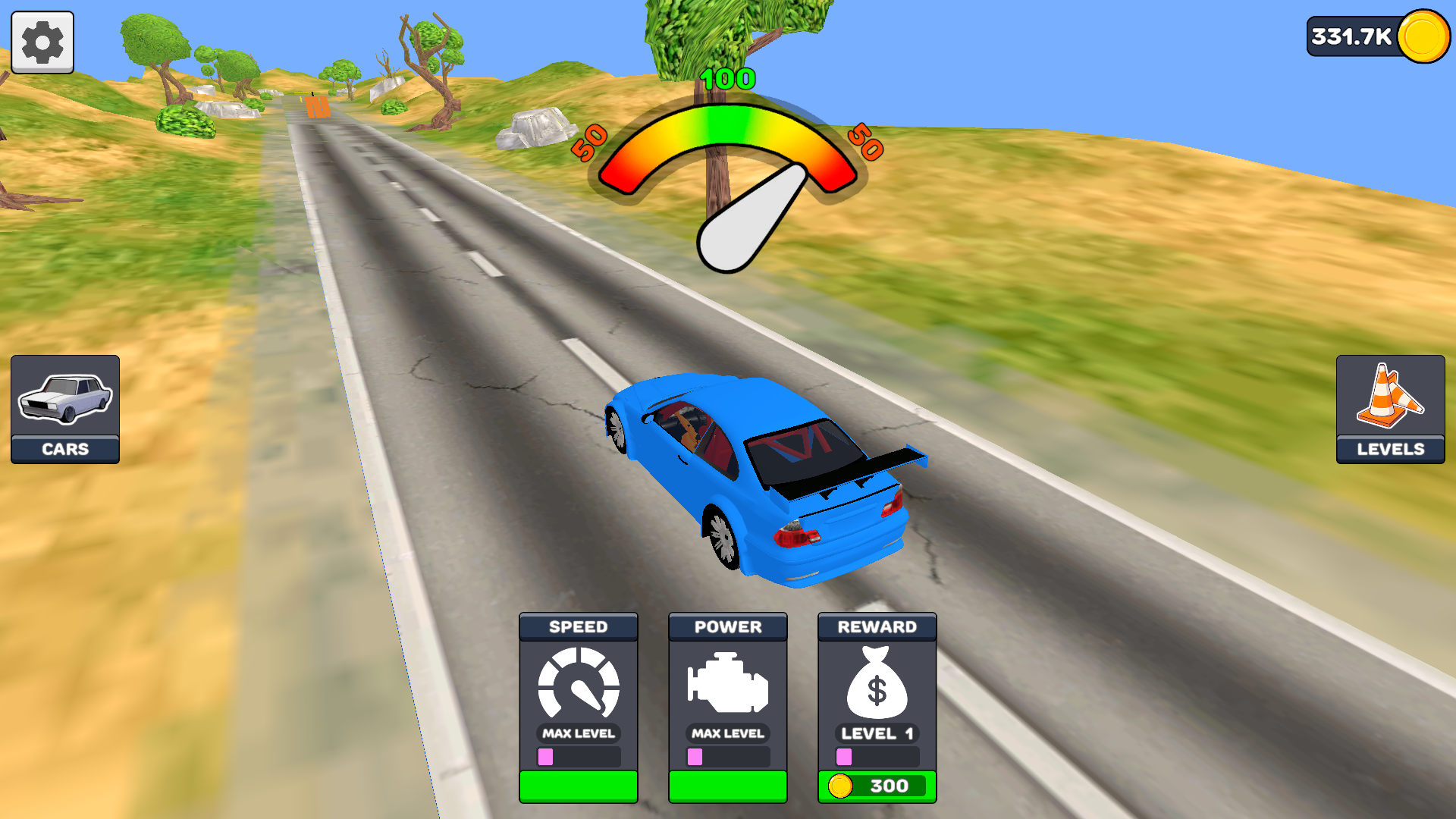Click the LEVEL 1 badge on REWARD card

pyautogui.click(x=877, y=733)
